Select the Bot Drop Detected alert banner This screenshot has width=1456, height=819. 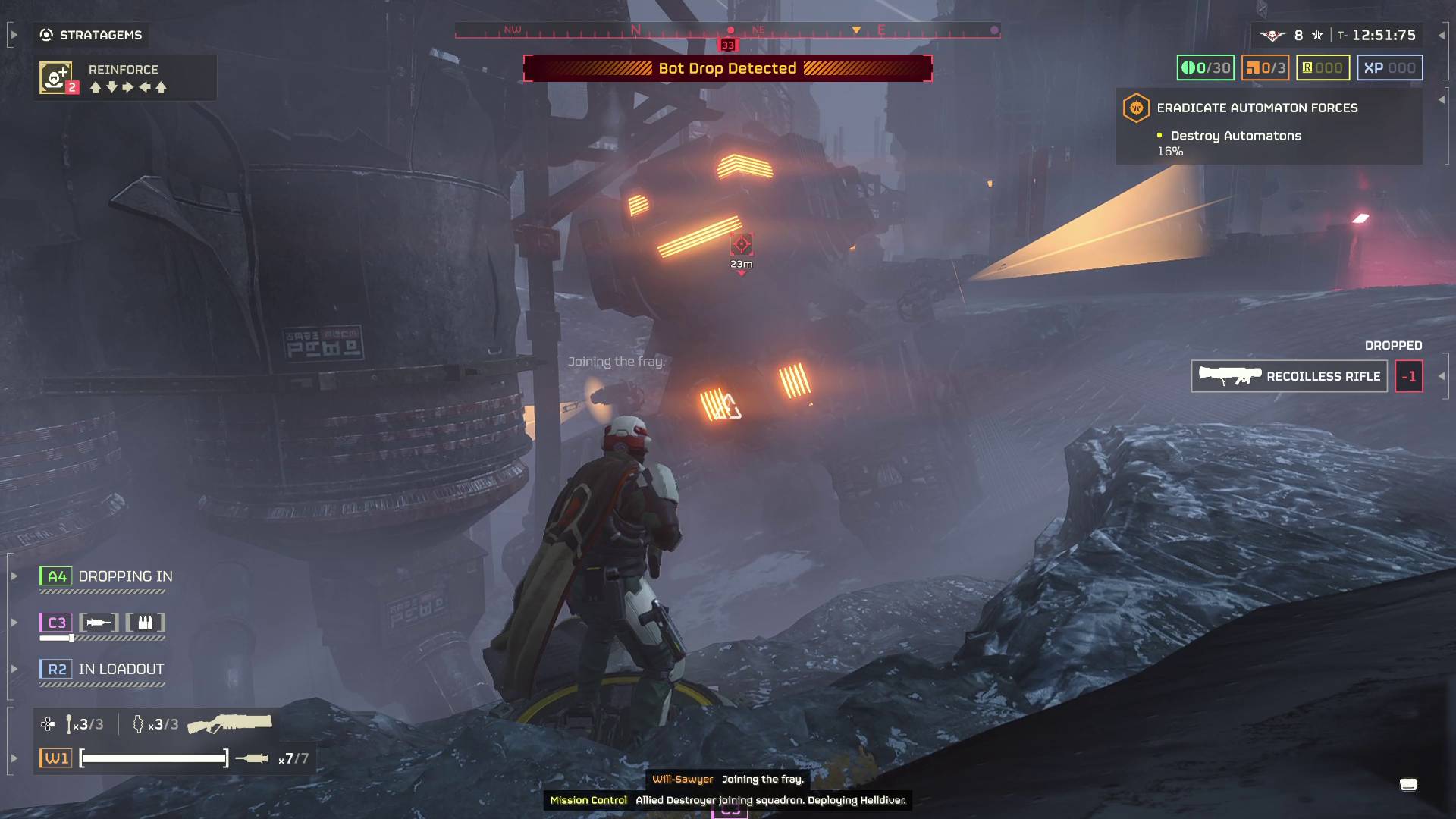click(727, 67)
